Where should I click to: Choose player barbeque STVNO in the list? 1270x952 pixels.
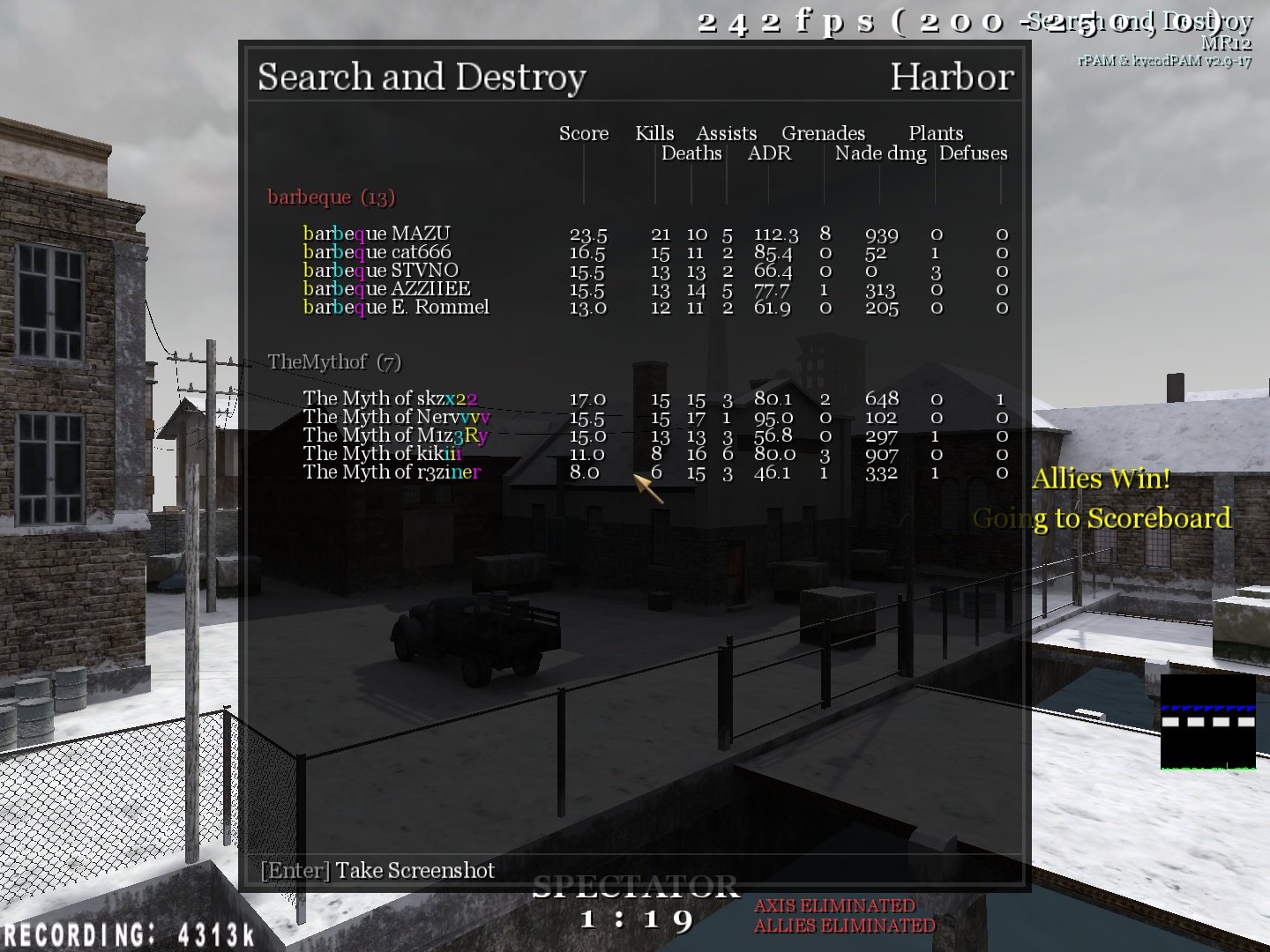pos(380,271)
